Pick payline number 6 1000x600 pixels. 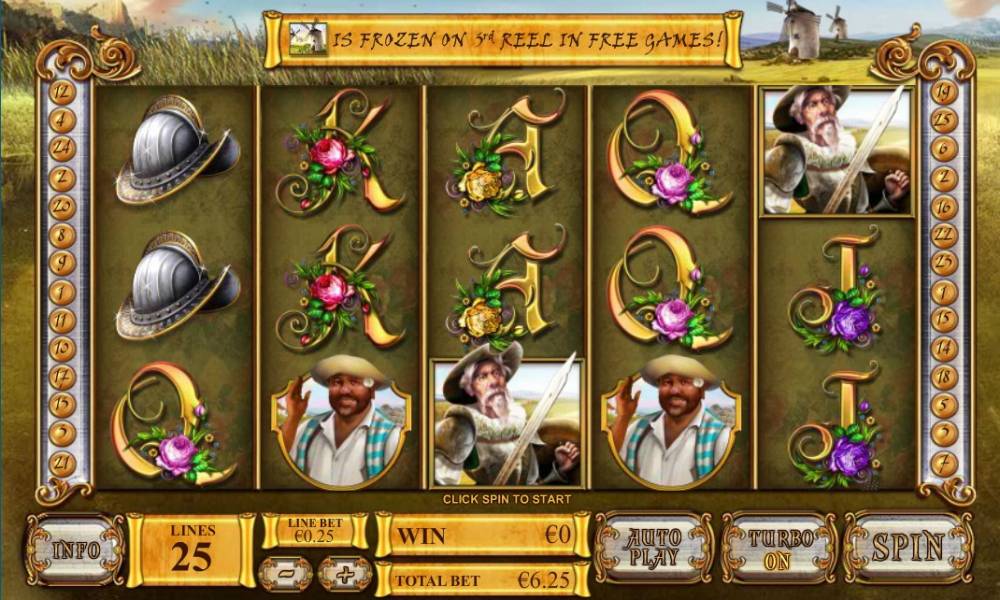[x=943, y=150]
